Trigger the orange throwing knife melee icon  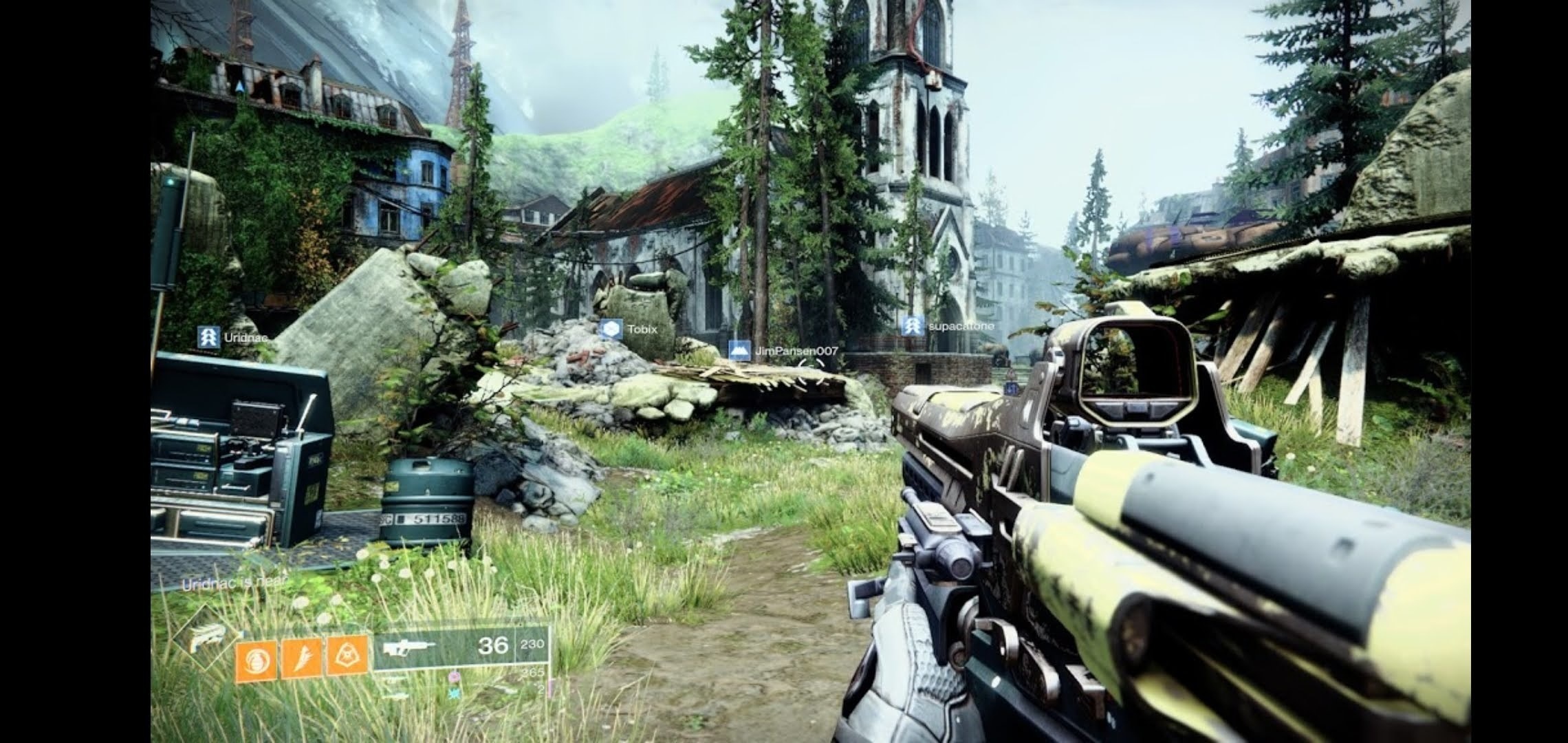coord(301,659)
